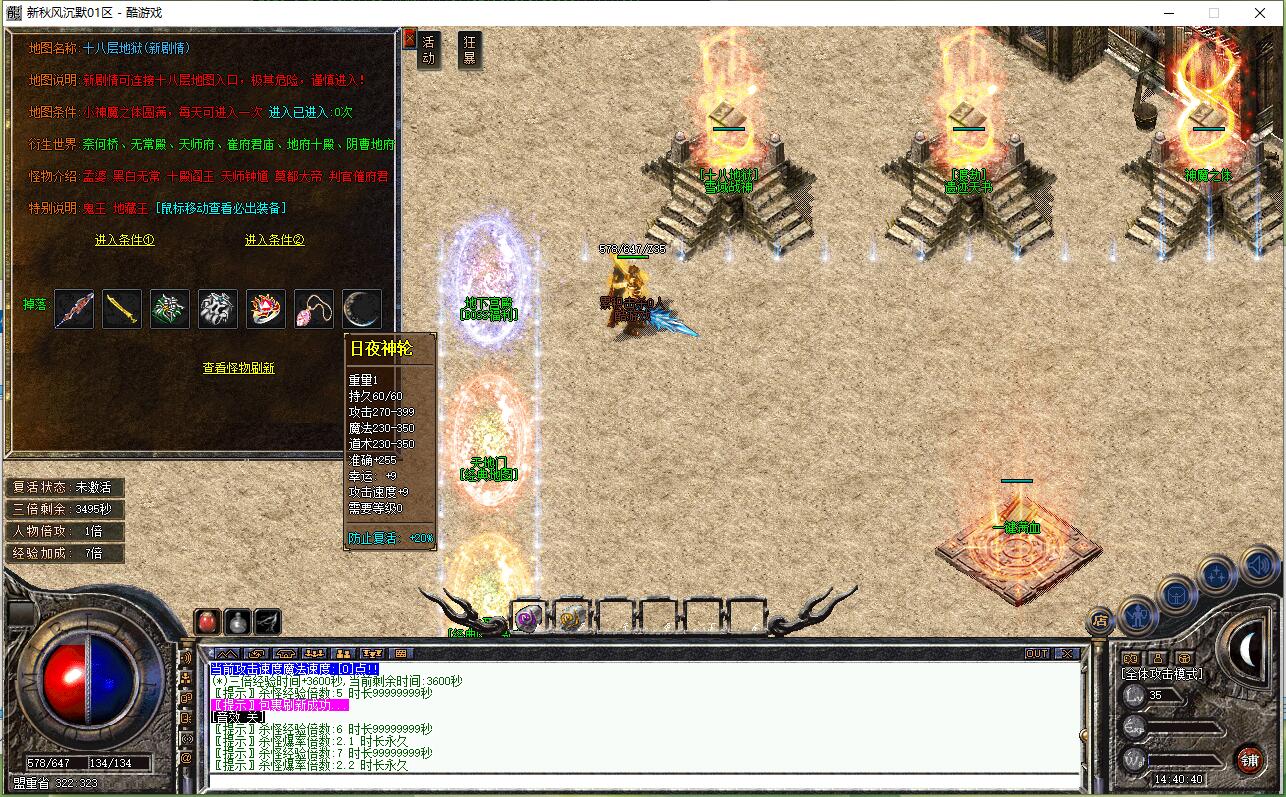The image size is (1286, 797).
Task: Open the 活动 events button
Action: click(429, 50)
